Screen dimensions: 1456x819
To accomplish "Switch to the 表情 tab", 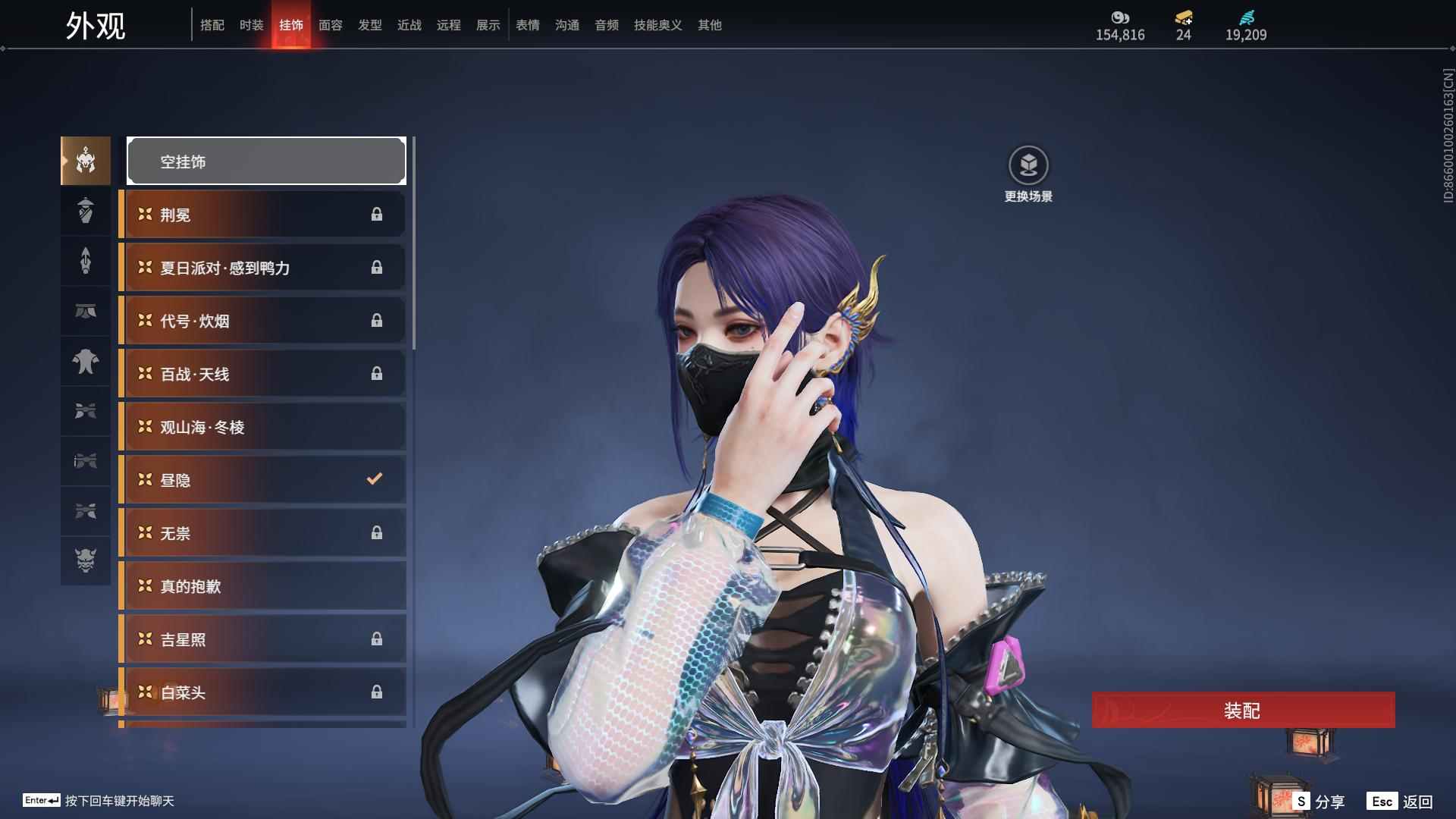I will click(527, 25).
